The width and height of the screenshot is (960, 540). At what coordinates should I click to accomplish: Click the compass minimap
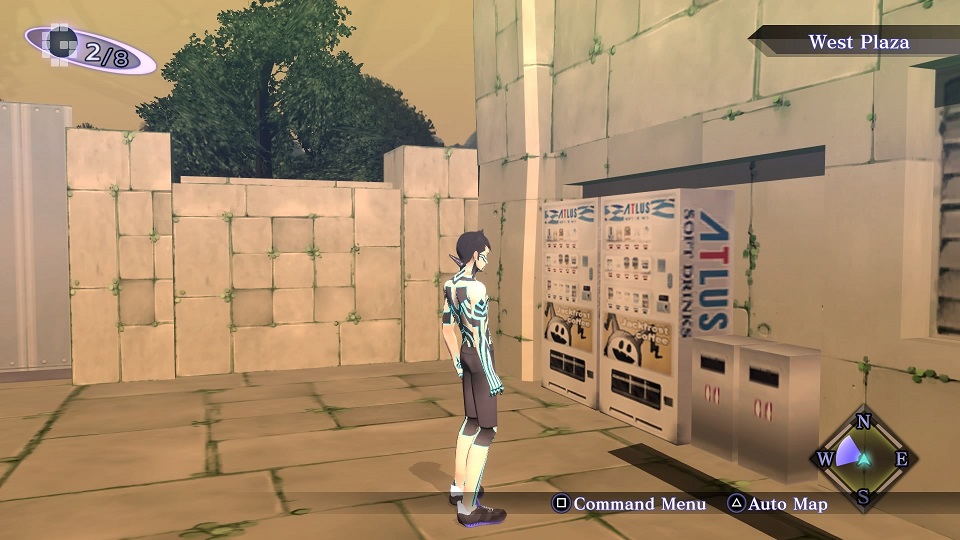pyautogui.click(x=864, y=459)
